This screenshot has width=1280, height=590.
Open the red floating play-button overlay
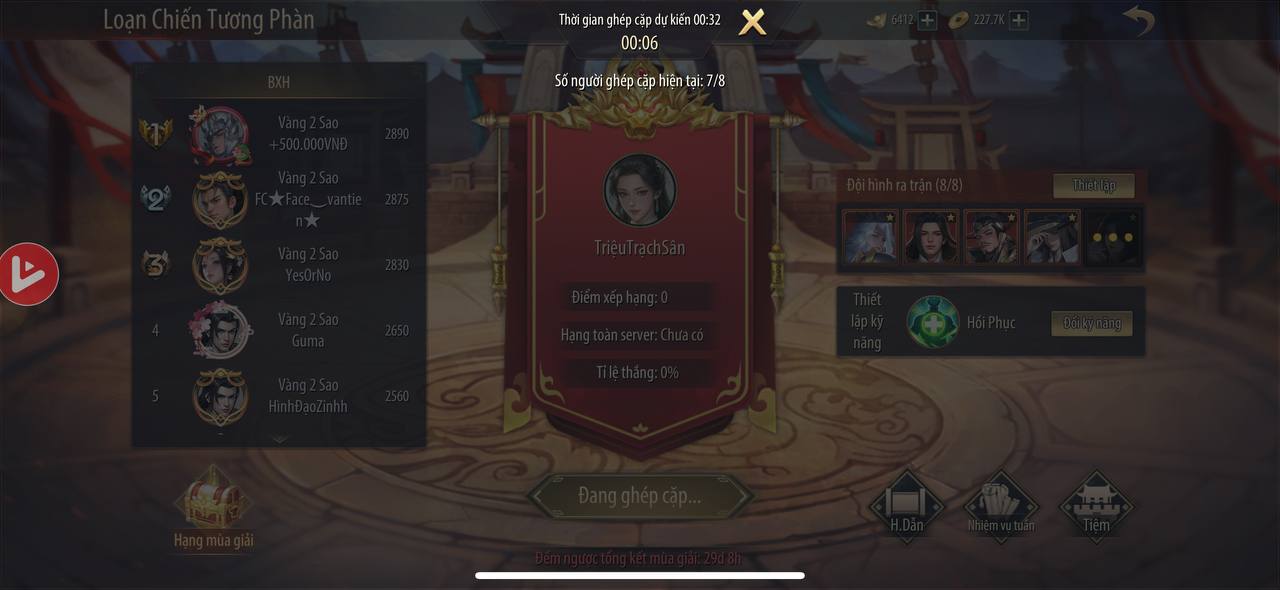(28, 273)
